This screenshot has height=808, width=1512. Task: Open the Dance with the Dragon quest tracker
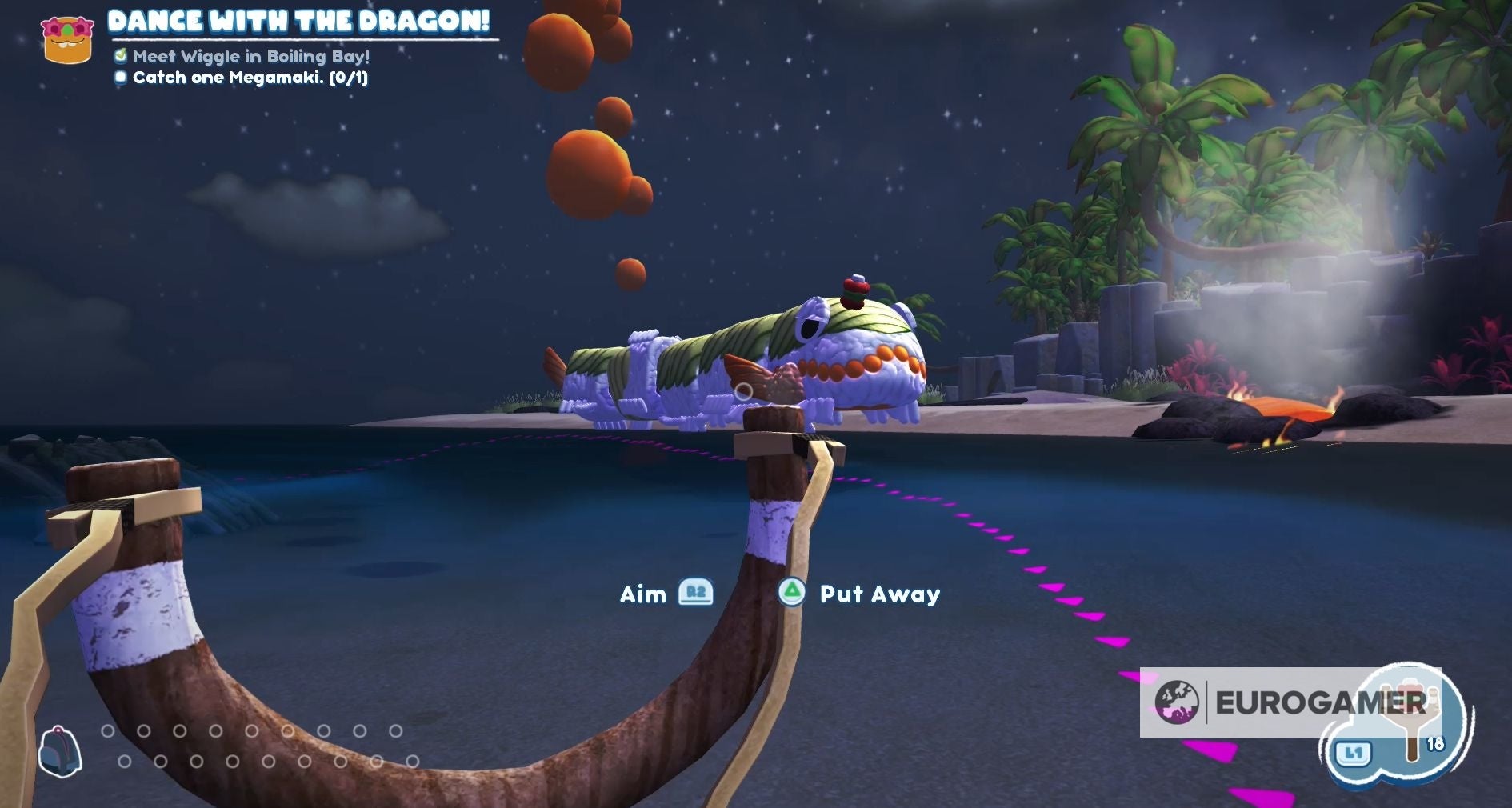(x=298, y=22)
